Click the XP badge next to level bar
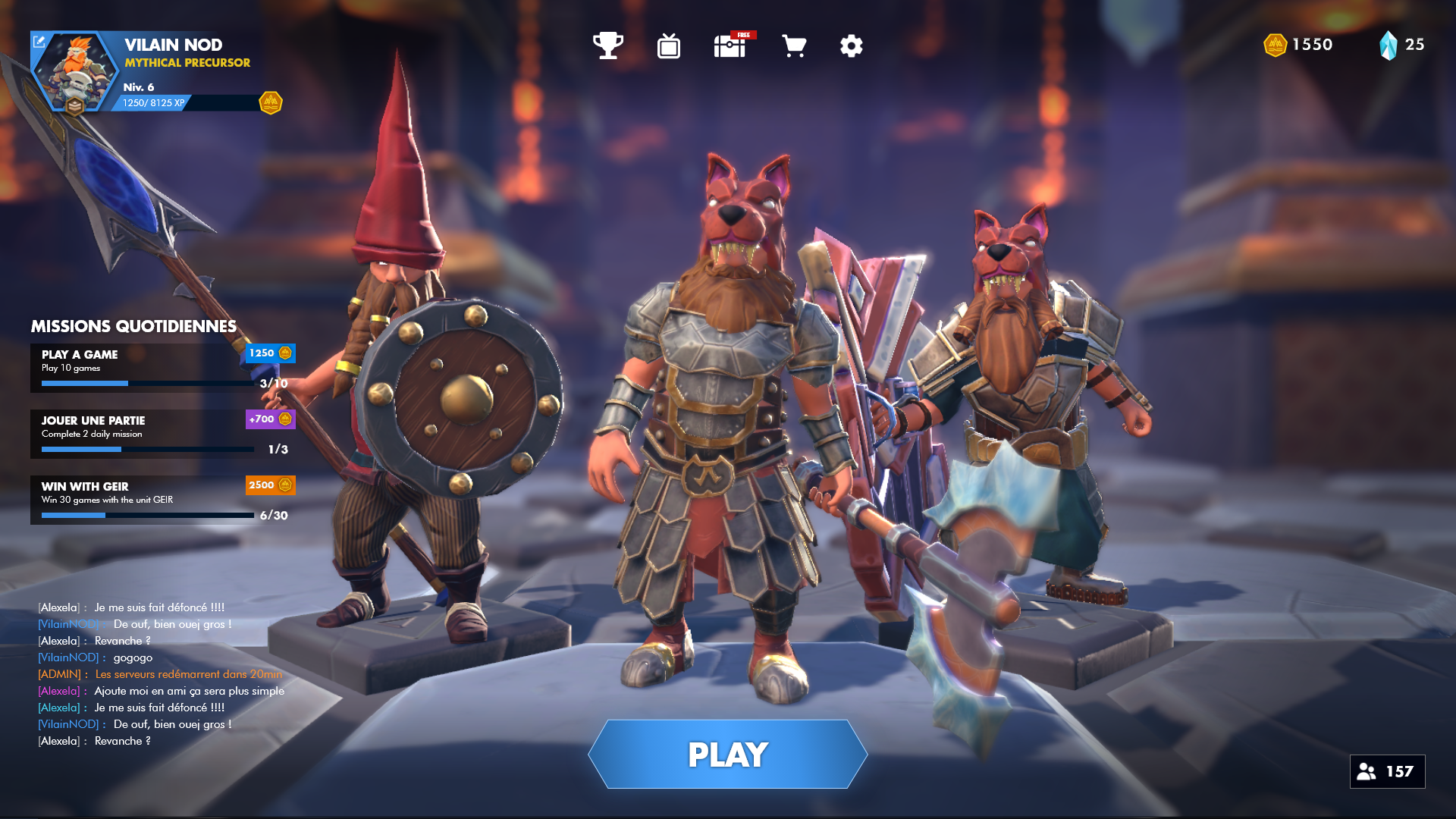The image size is (1456, 819). pos(271,102)
